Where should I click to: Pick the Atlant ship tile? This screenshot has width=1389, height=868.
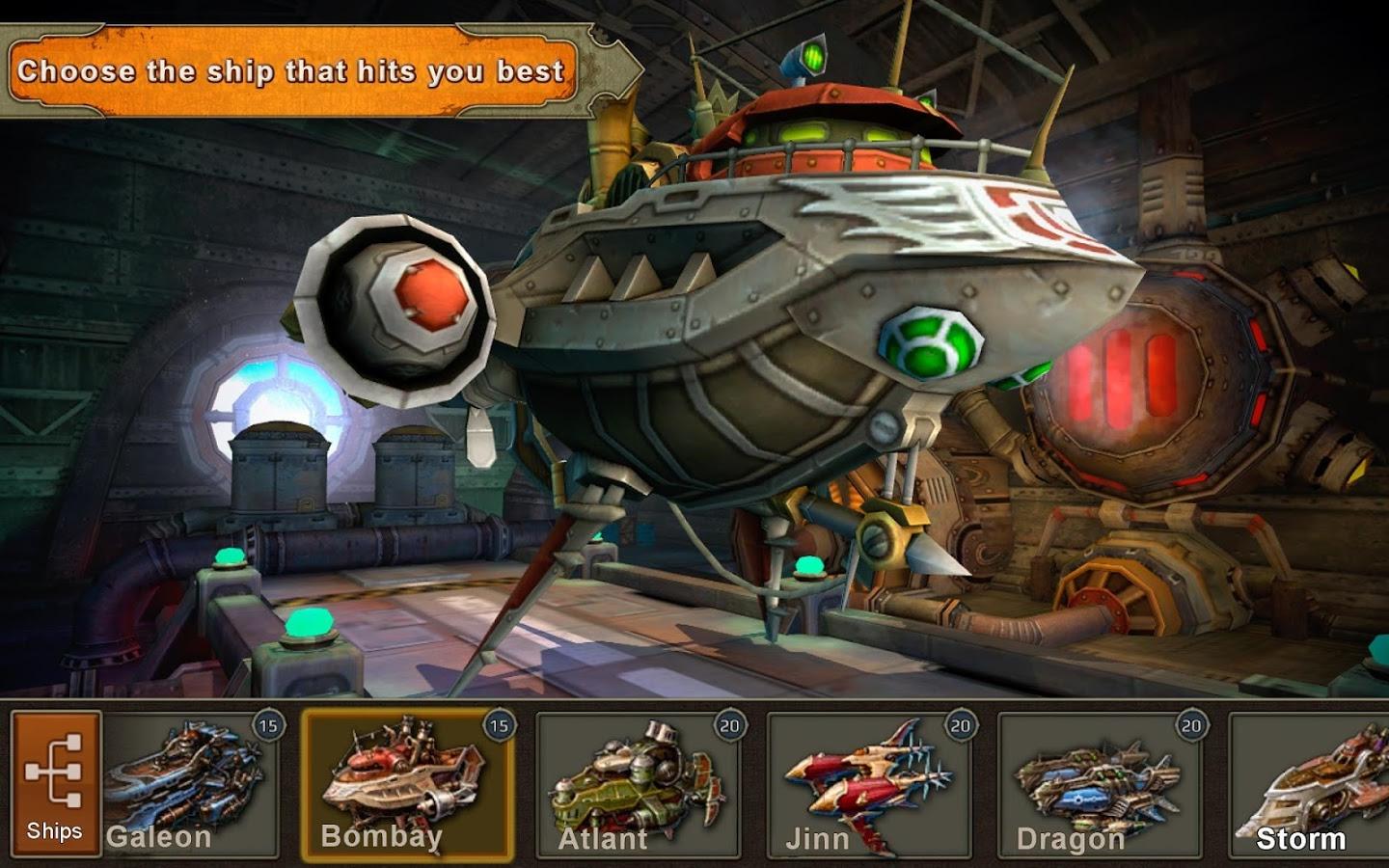[x=639, y=783]
